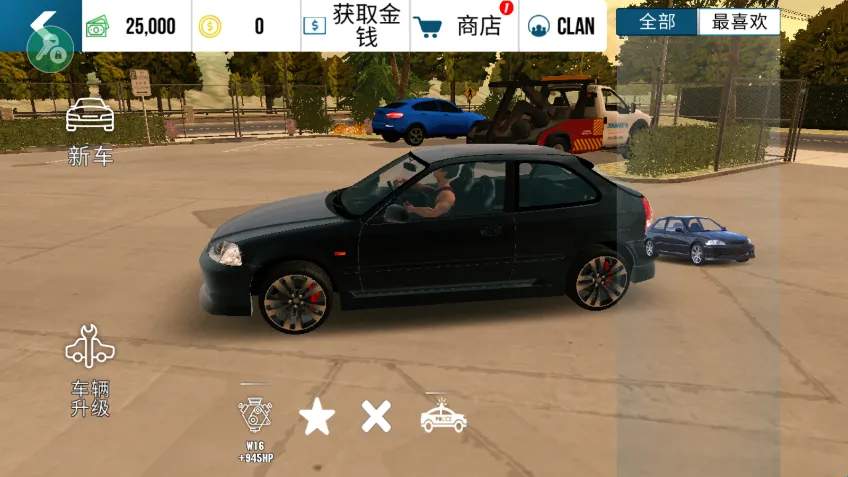Switch to the 最喜欢 favorites tab
The width and height of the screenshot is (848, 477).
click(x=739, y=22)
